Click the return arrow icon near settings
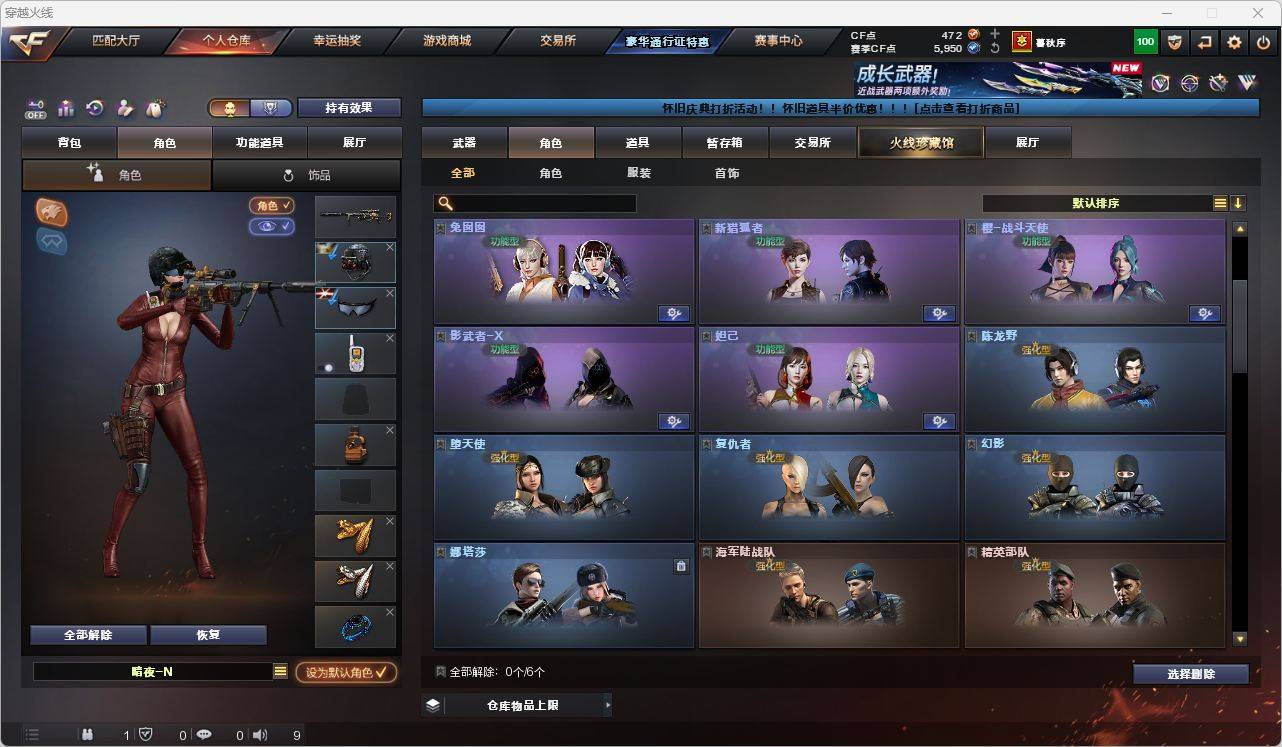This screenshot has height=747, width=1282. 1203,42
